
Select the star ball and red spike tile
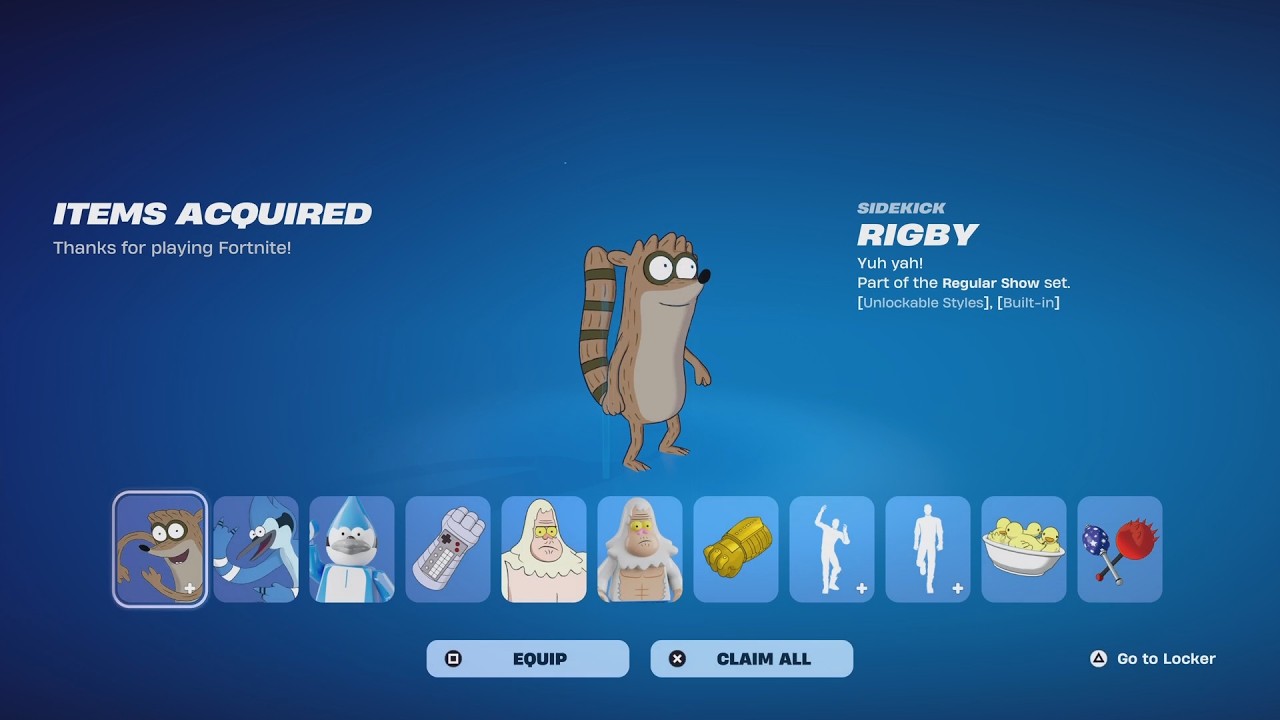[1120, 549]
